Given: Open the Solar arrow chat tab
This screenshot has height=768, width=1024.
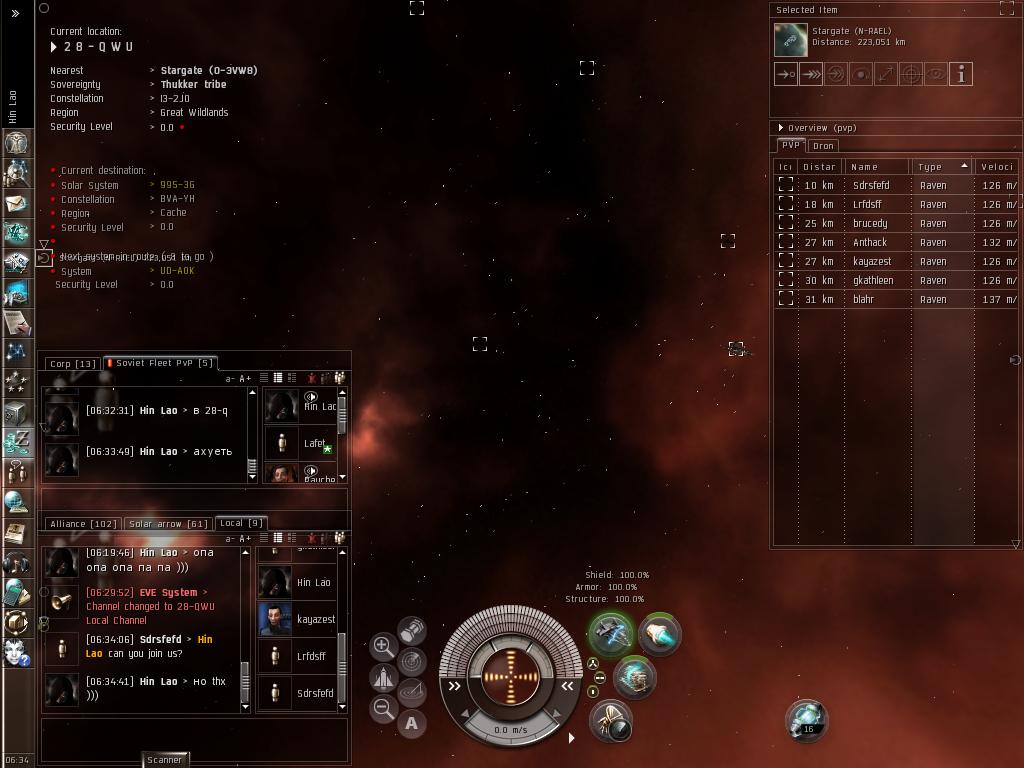Looking at the screenshot, I should 168,524.
